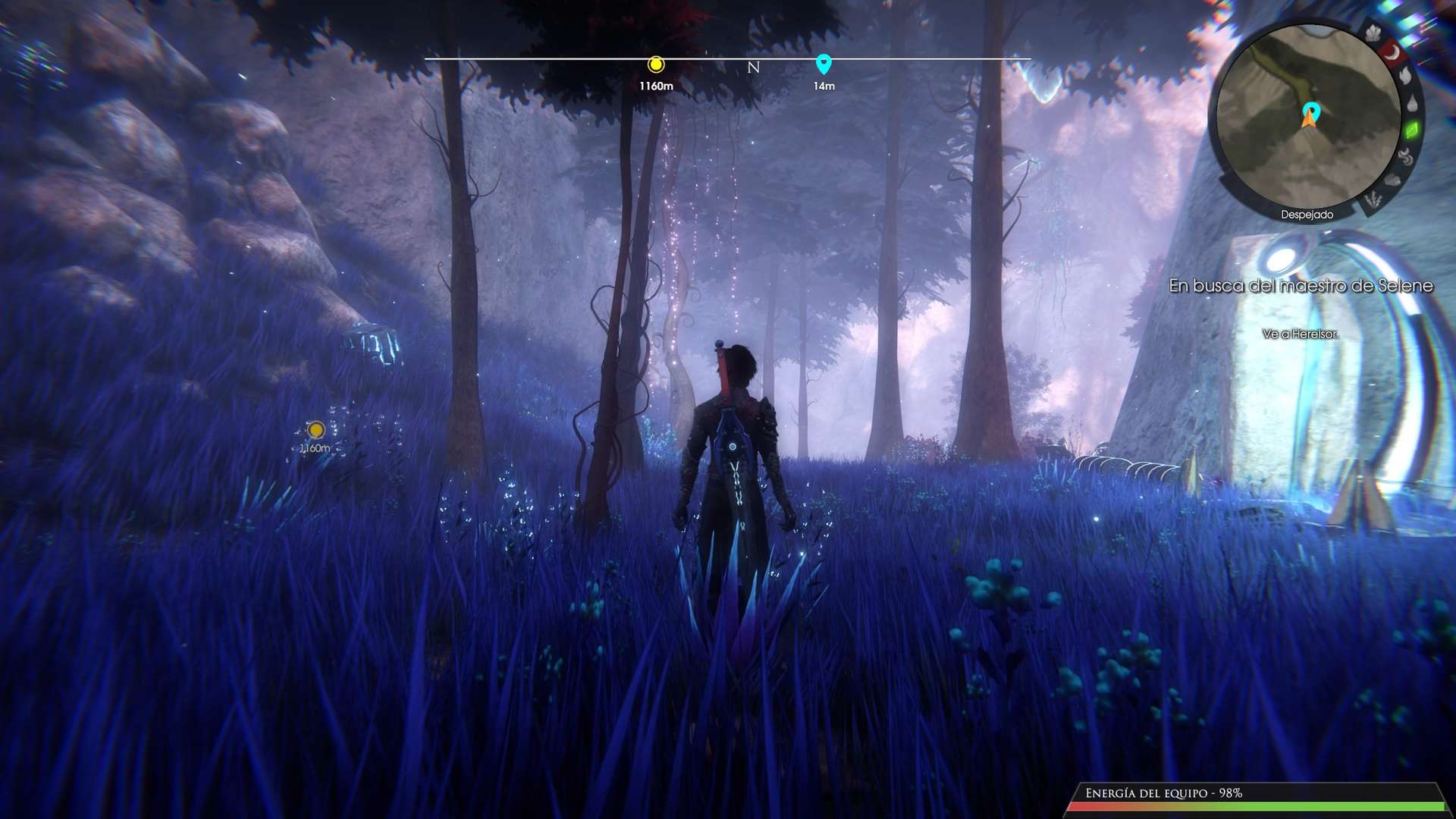Click the yellow 1160m compass marker
Viewport: 1456px width, 819px height.
coord(656,64)
